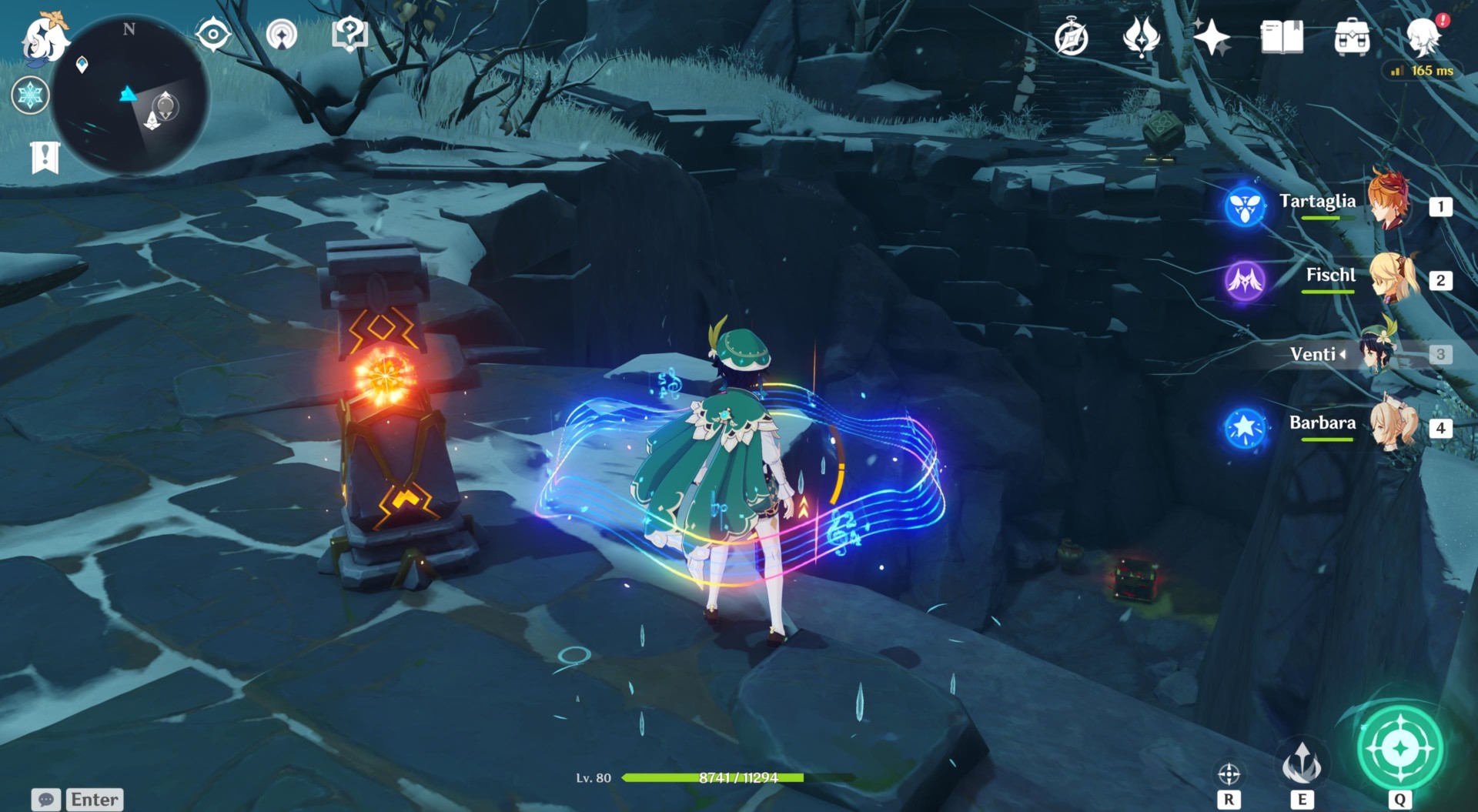Toggle the snowflake Sheer Cold indicator
1478x812 pixels.
pyautogui.click(x=29, y=95)
